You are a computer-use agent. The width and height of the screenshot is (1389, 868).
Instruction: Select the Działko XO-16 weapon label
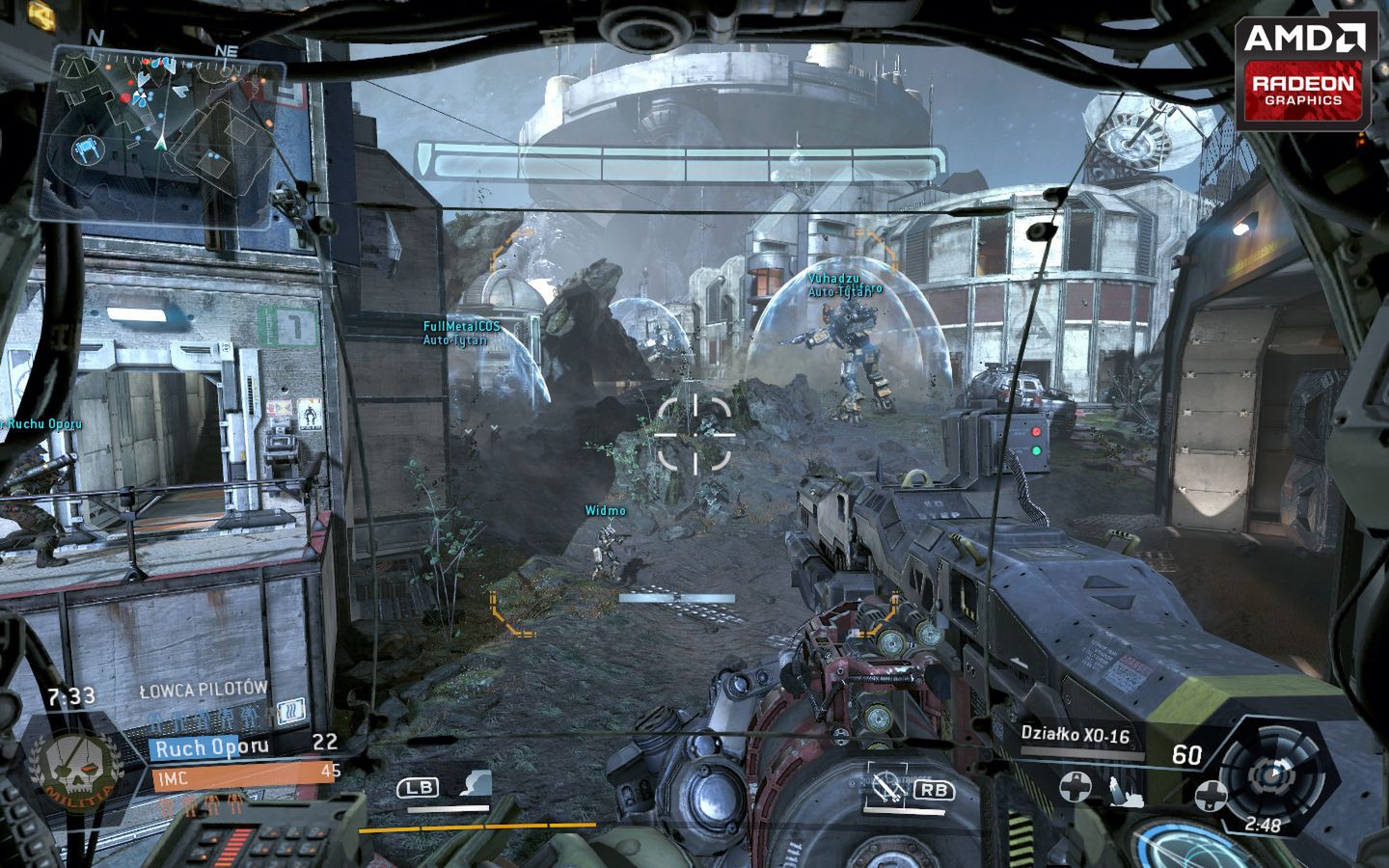coord(1076,735)
